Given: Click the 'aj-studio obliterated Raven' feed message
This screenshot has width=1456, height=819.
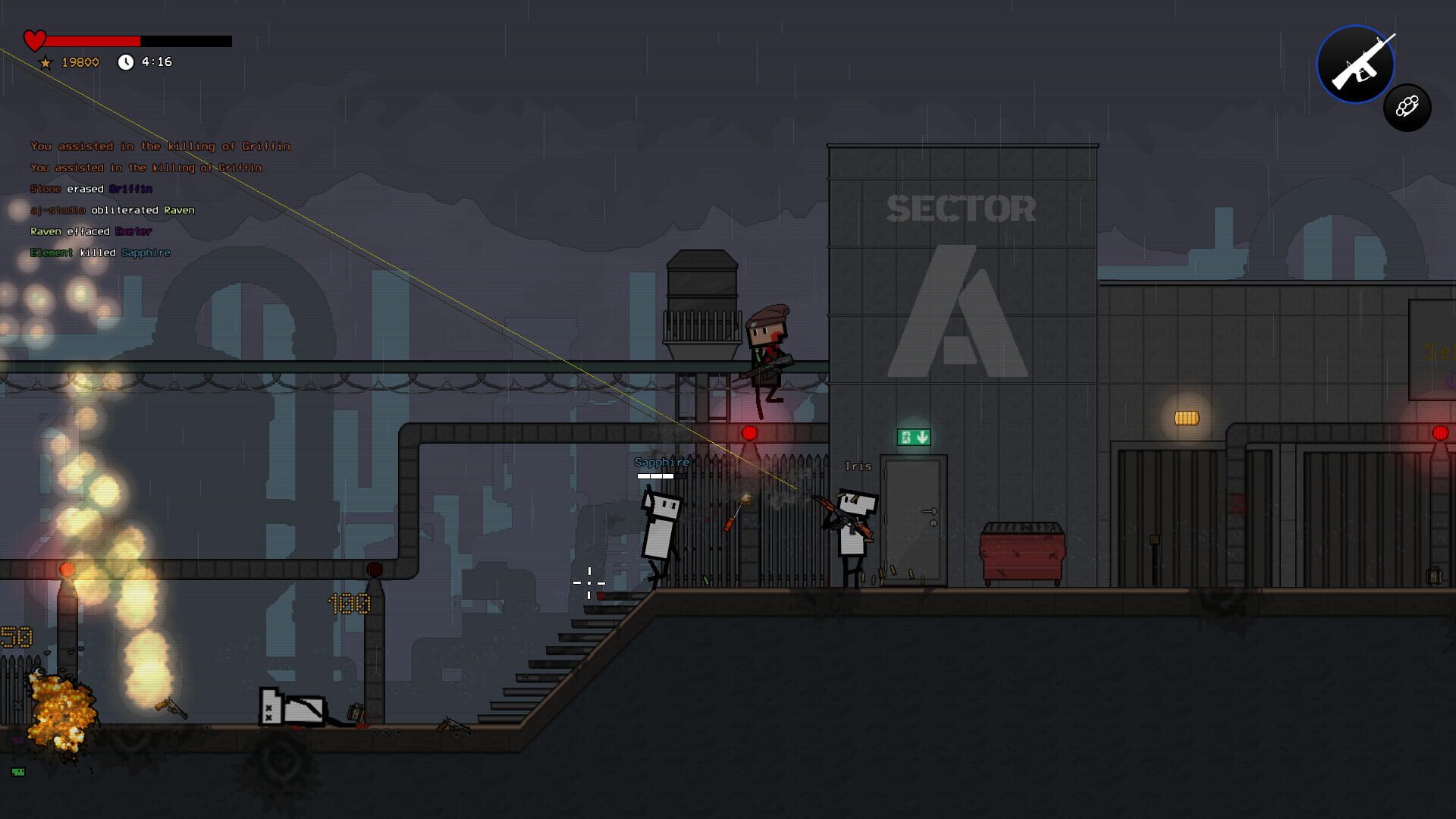Looking at the screenshot, I should tap(112, 210).
